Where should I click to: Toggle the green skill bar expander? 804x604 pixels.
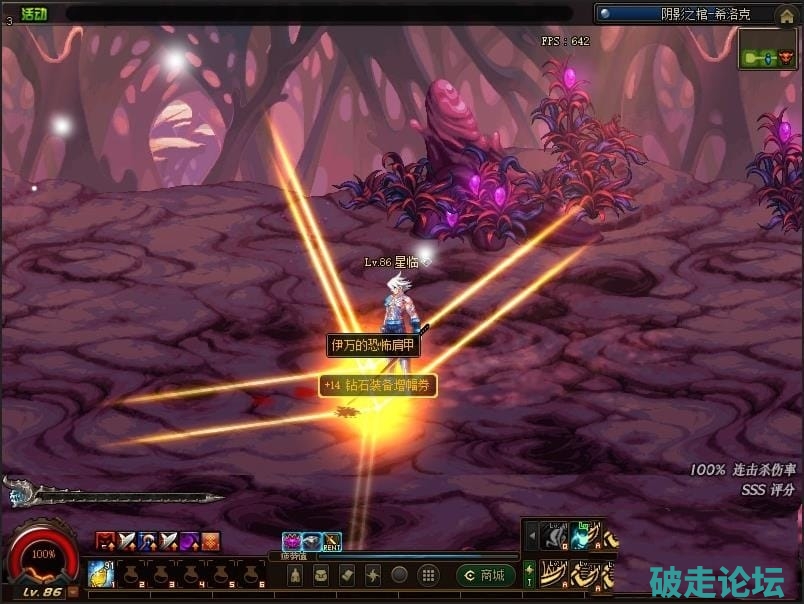pyautogui.click(x=530, y=573)
